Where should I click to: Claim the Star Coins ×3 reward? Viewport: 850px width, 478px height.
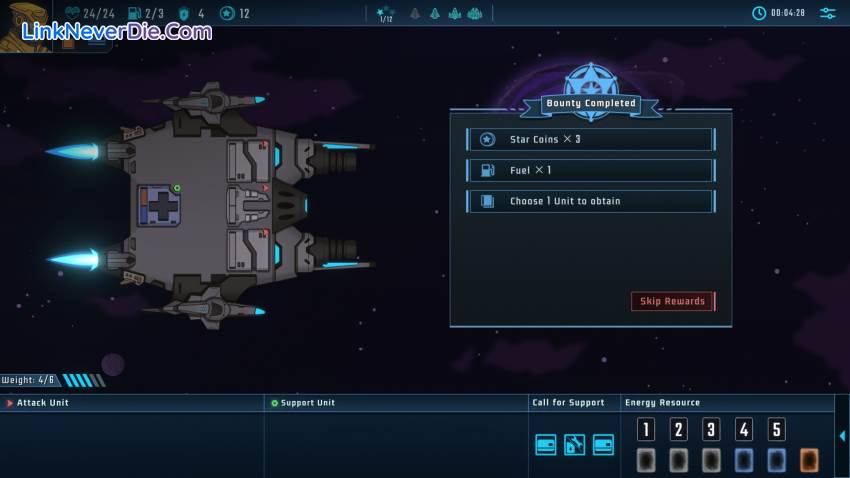[x=590, y=139]
